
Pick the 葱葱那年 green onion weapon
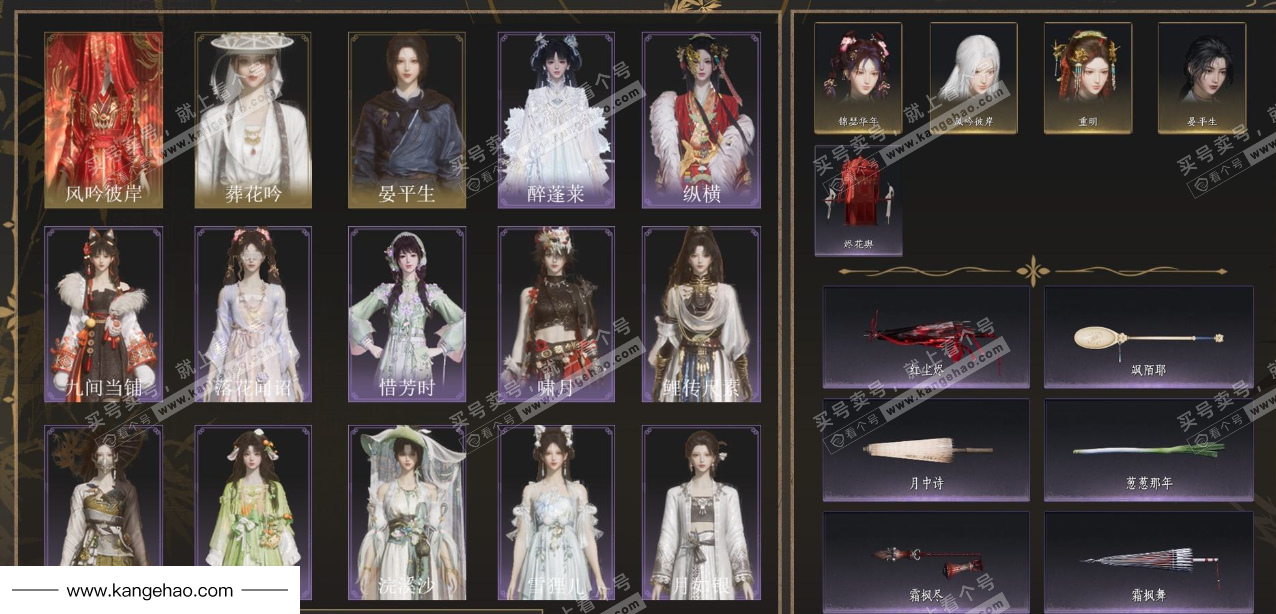coord(1147,450)
